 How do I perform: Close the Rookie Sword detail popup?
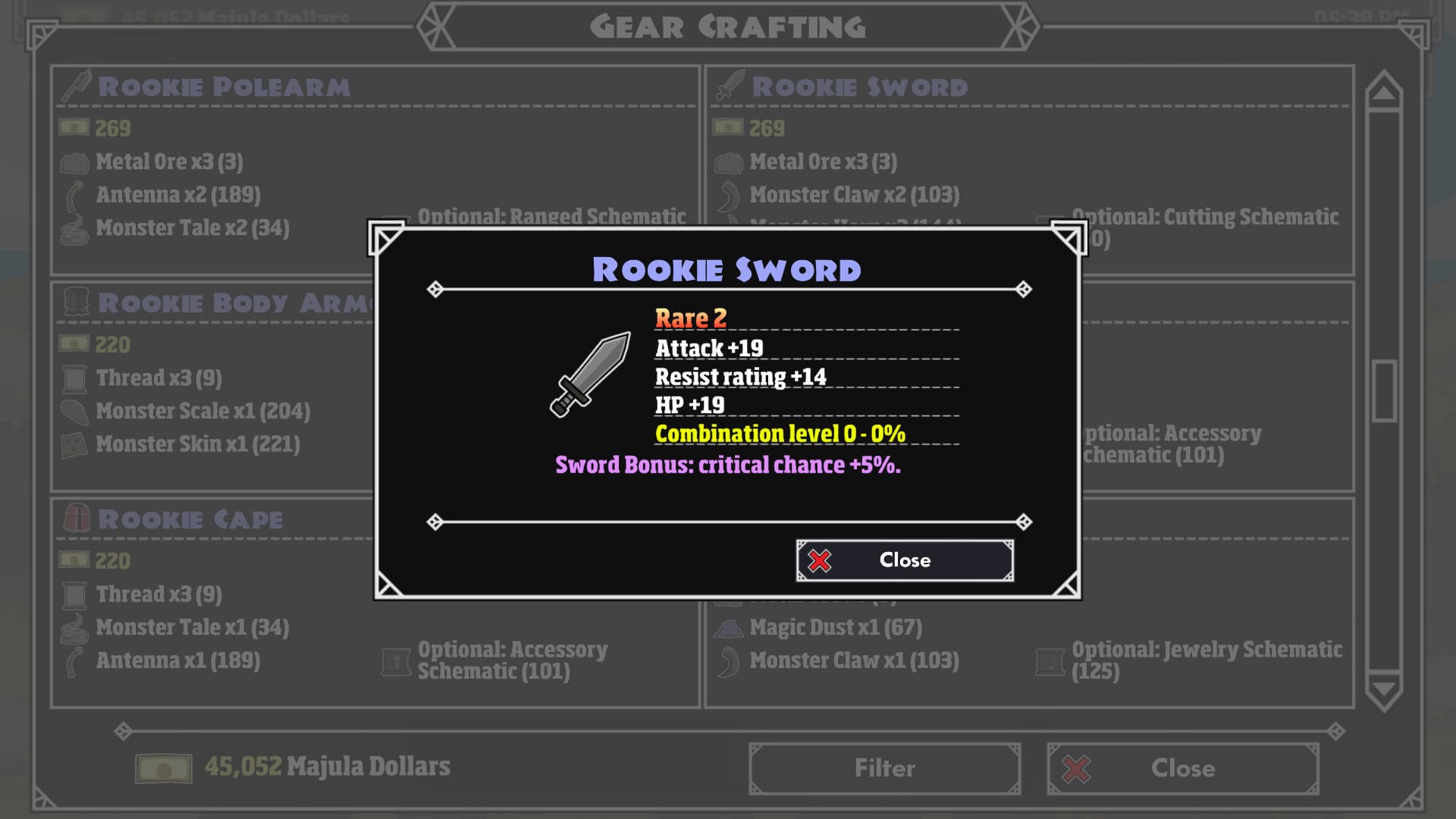pyautogui.click(x=905, y=560)
